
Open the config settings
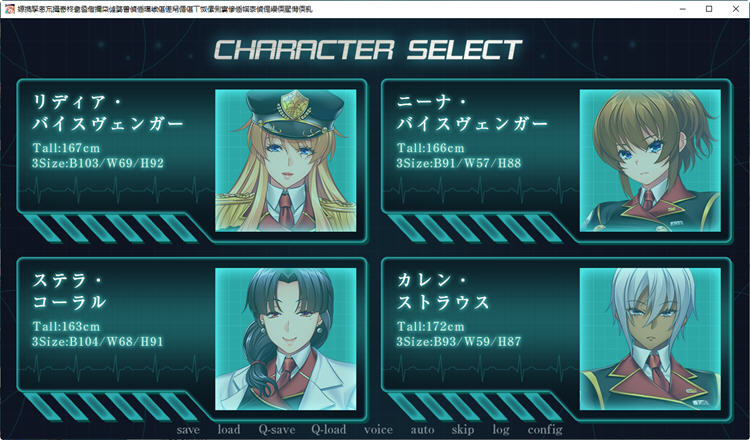[x=545, y=429]
